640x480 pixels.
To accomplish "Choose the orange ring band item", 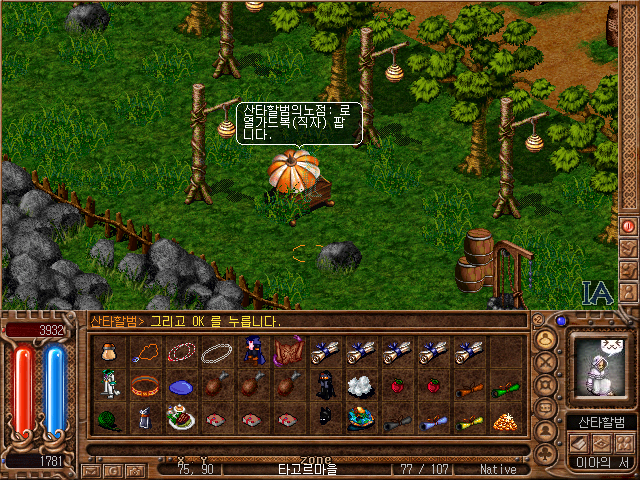I will [x=145, y=386].
